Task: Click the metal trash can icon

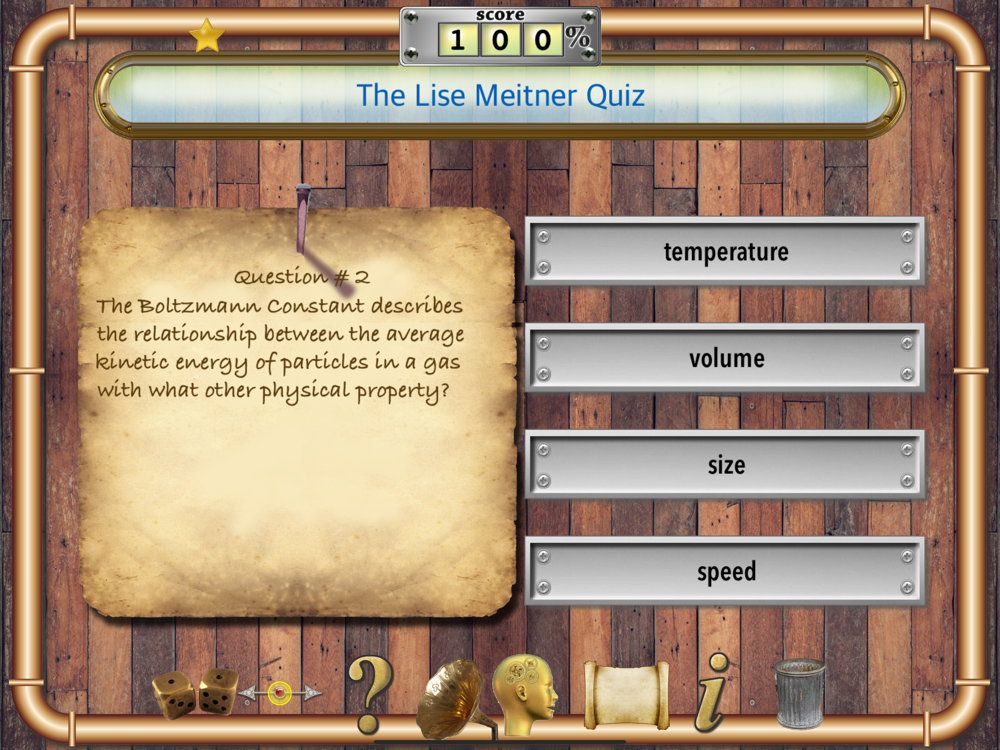Action: [799, 692]
